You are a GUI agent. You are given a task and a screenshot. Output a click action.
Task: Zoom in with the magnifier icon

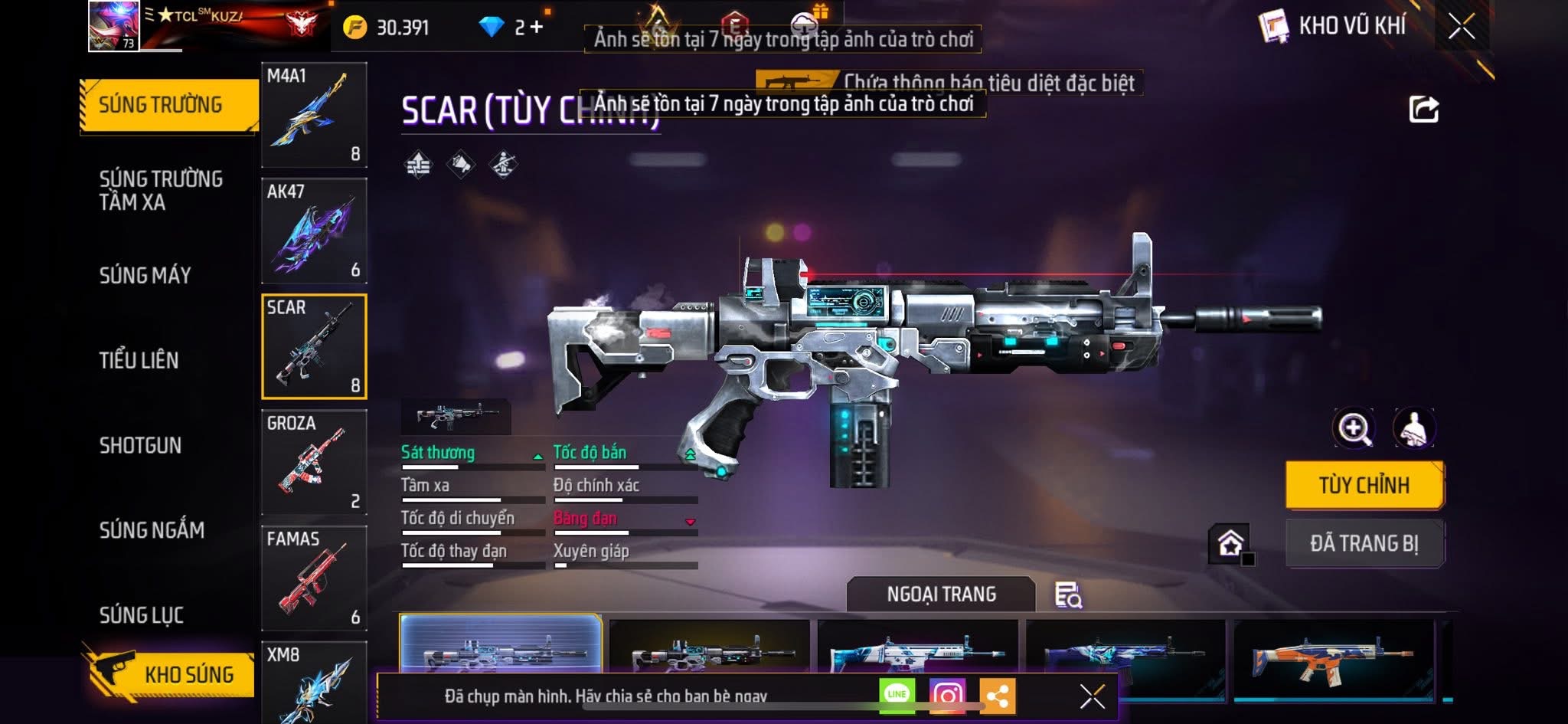tap(1354, 428)
